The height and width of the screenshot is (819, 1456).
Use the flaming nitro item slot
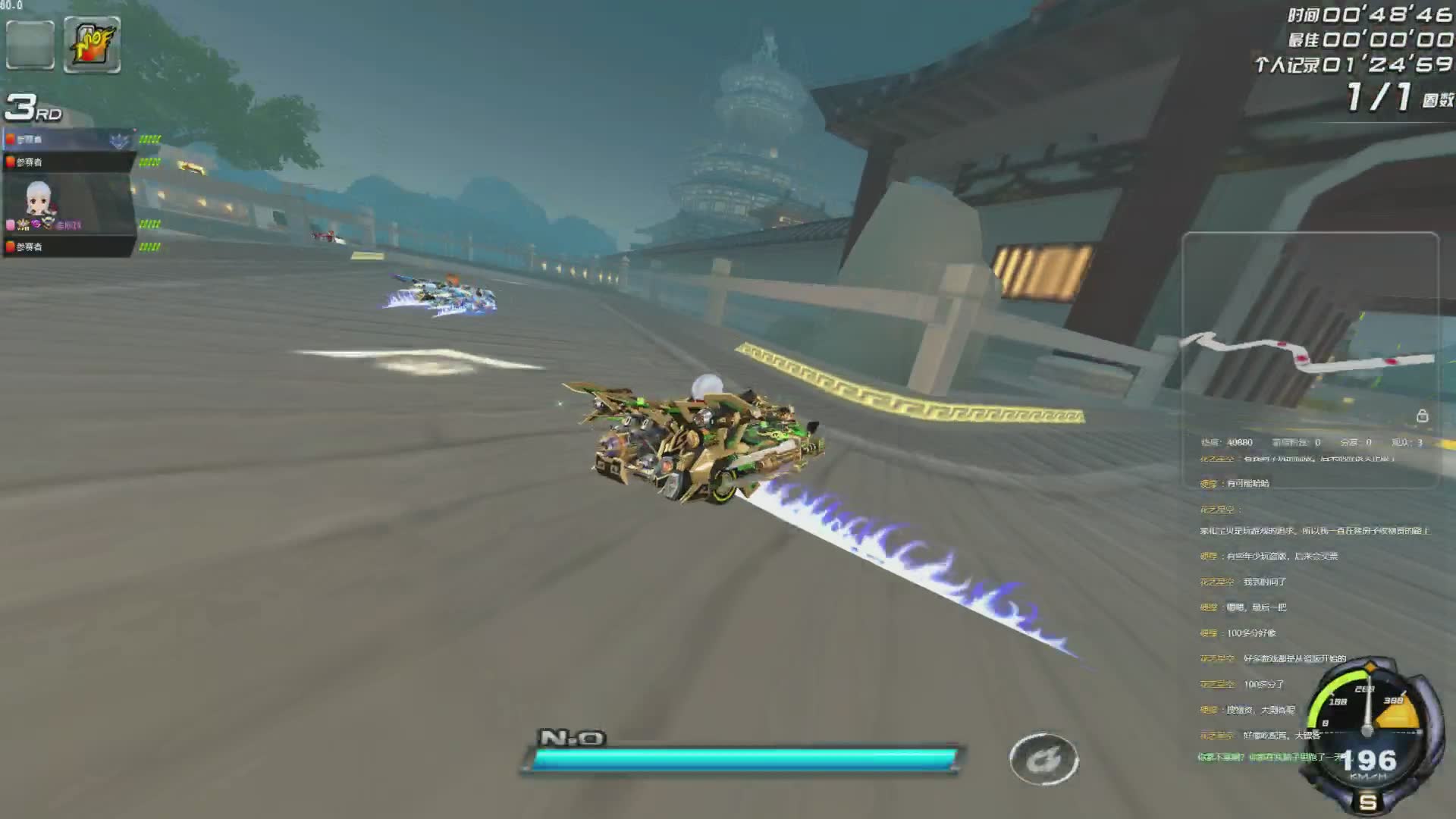pos(92,45)
